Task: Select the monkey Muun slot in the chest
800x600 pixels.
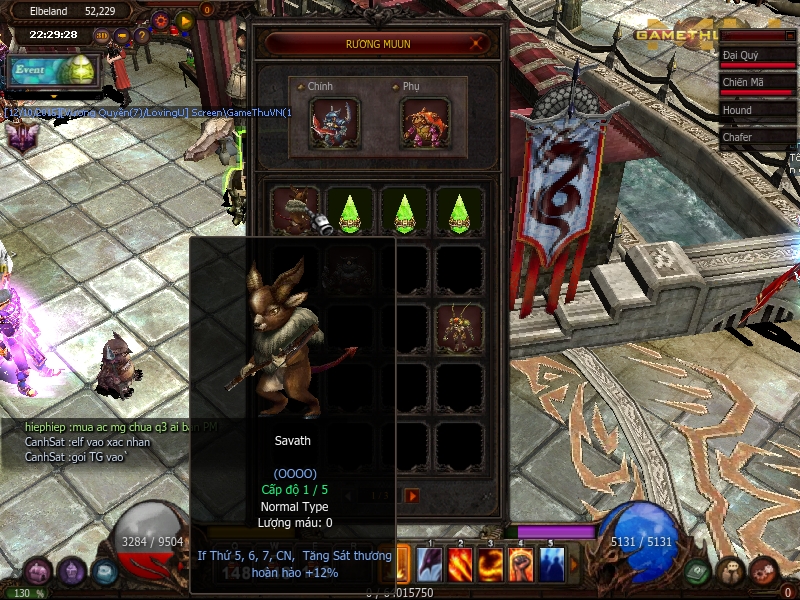Action: coord(460,328)
